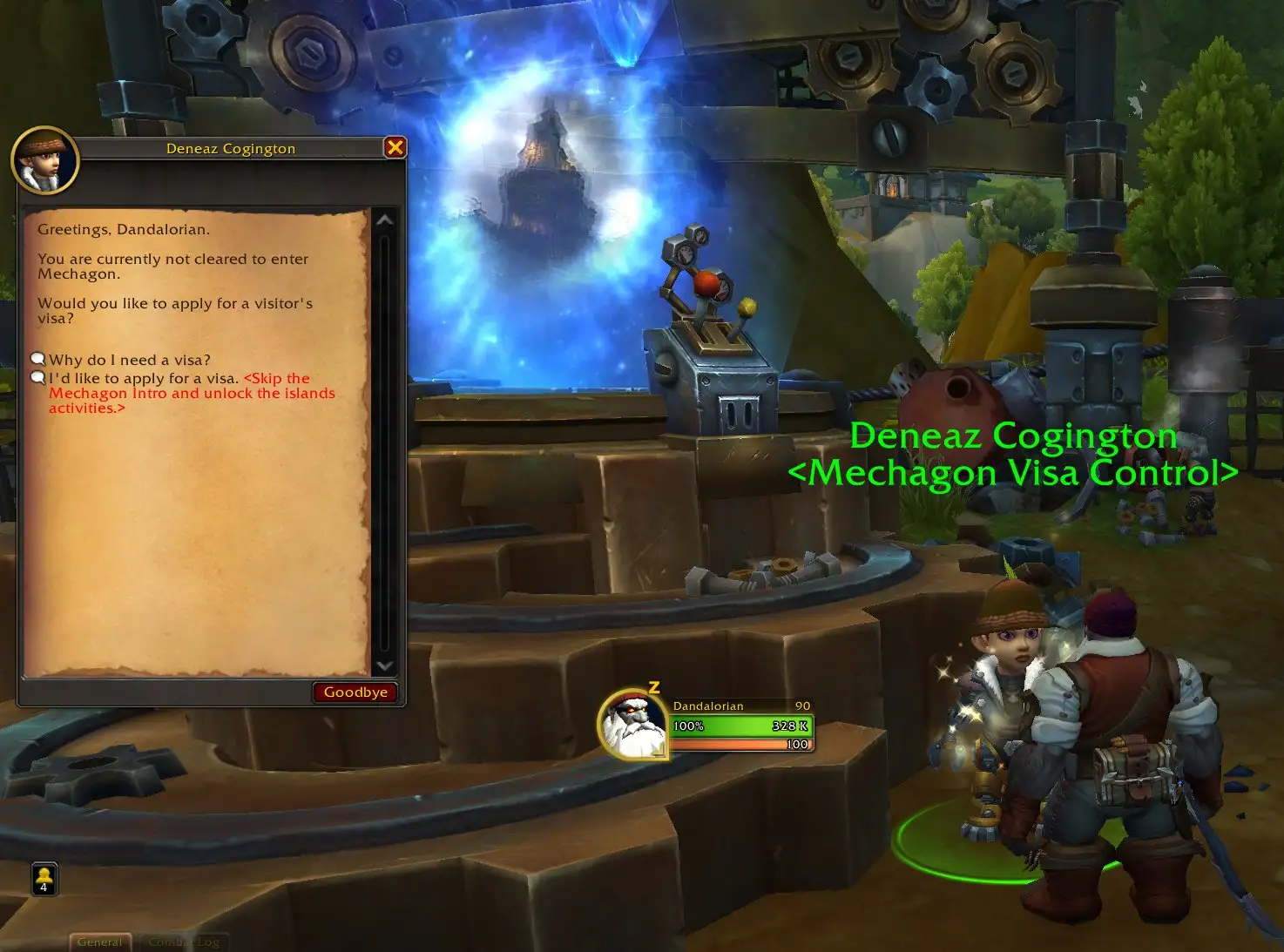The image size is (1284, 952).
Task: Ask "Why do I need a visa?"
Action: click(x=129, y=360)
